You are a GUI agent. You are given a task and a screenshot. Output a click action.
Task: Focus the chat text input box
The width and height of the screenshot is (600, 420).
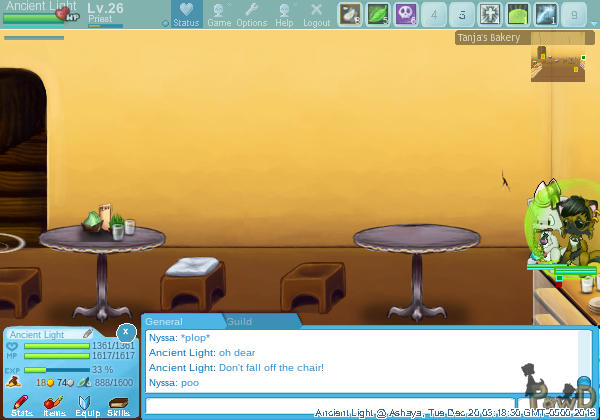pos(330,406)
